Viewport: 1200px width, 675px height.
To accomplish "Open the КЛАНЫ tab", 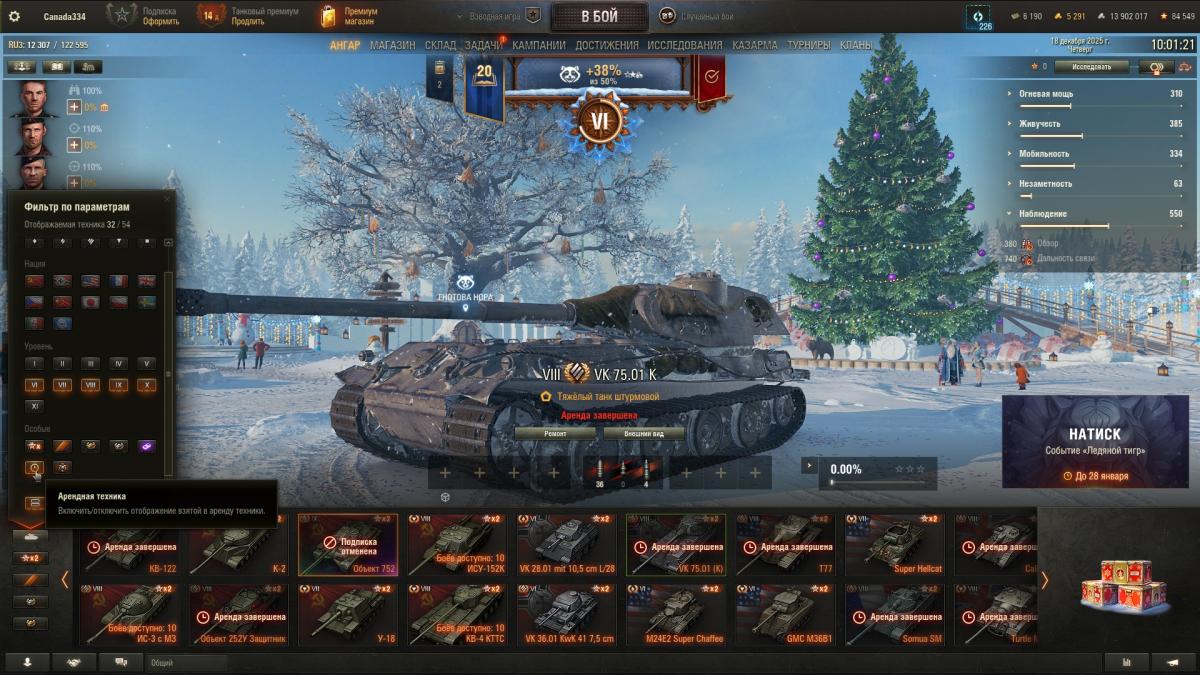I will point(855,45).
